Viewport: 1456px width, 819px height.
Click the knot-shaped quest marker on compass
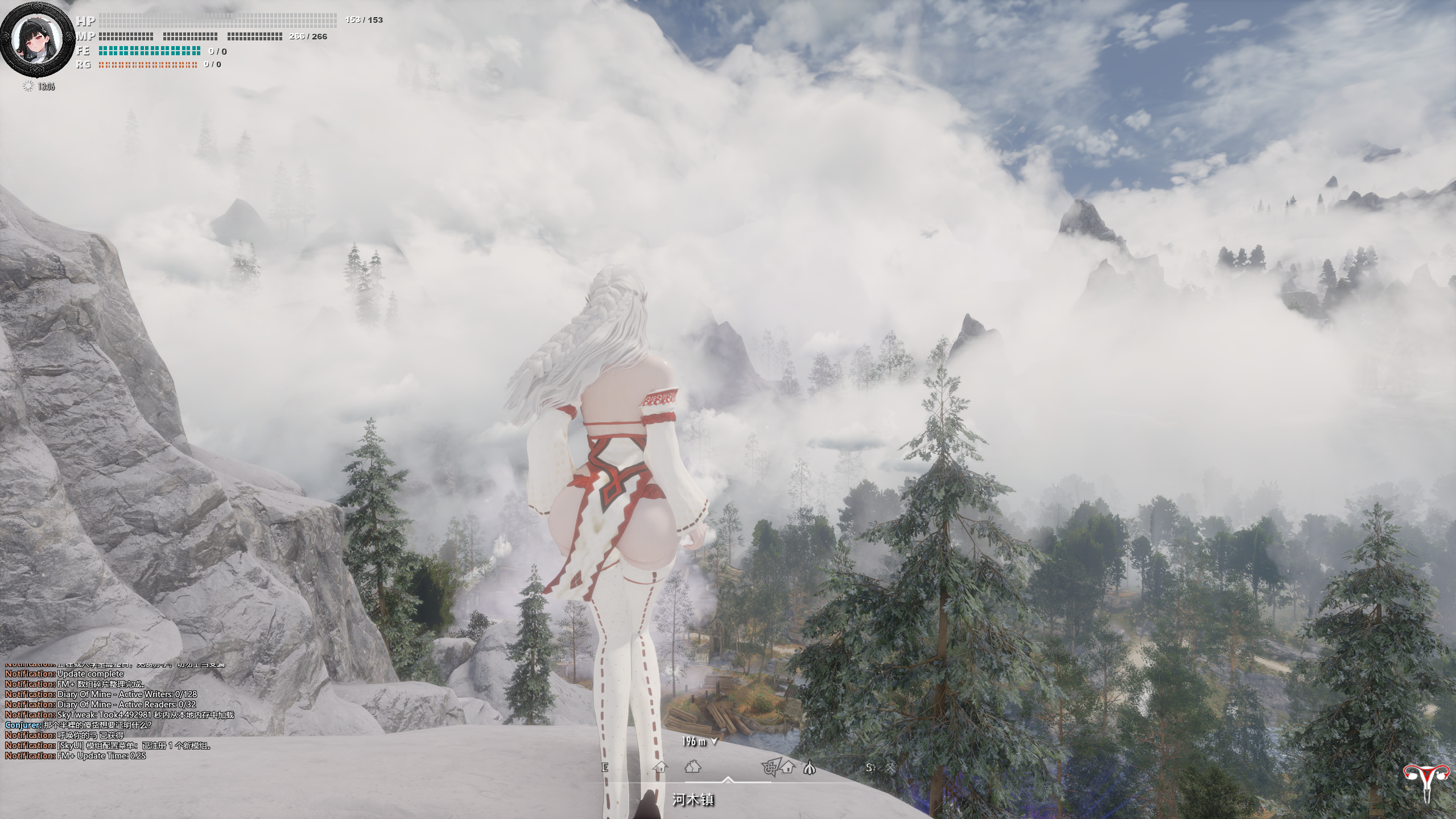pyautogui.click(x=769, y=768)
